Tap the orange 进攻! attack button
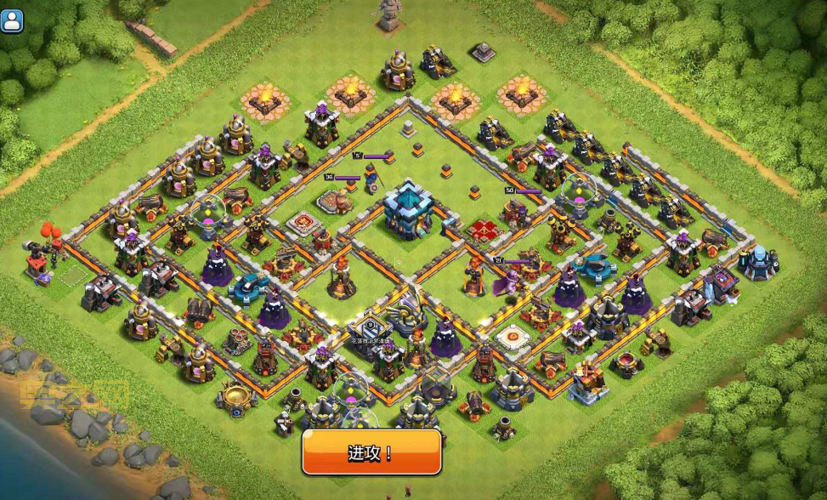 371,453
